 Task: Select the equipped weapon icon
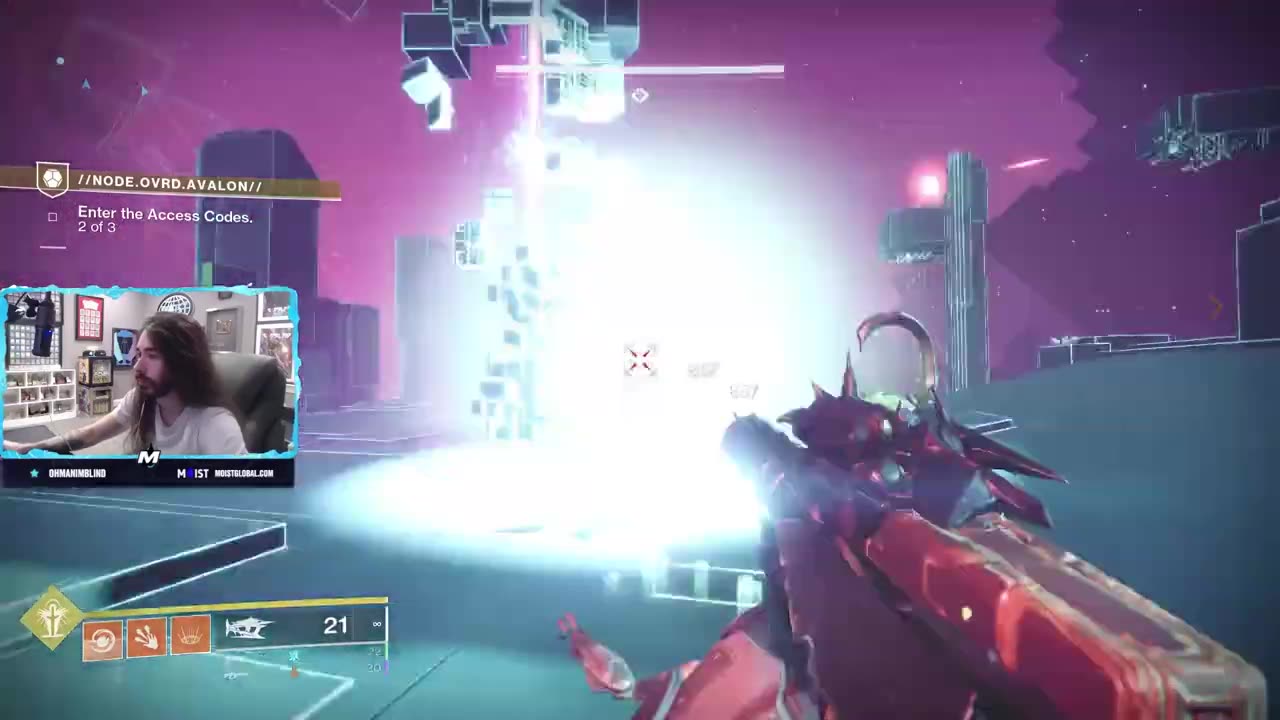tap(250, 628)
